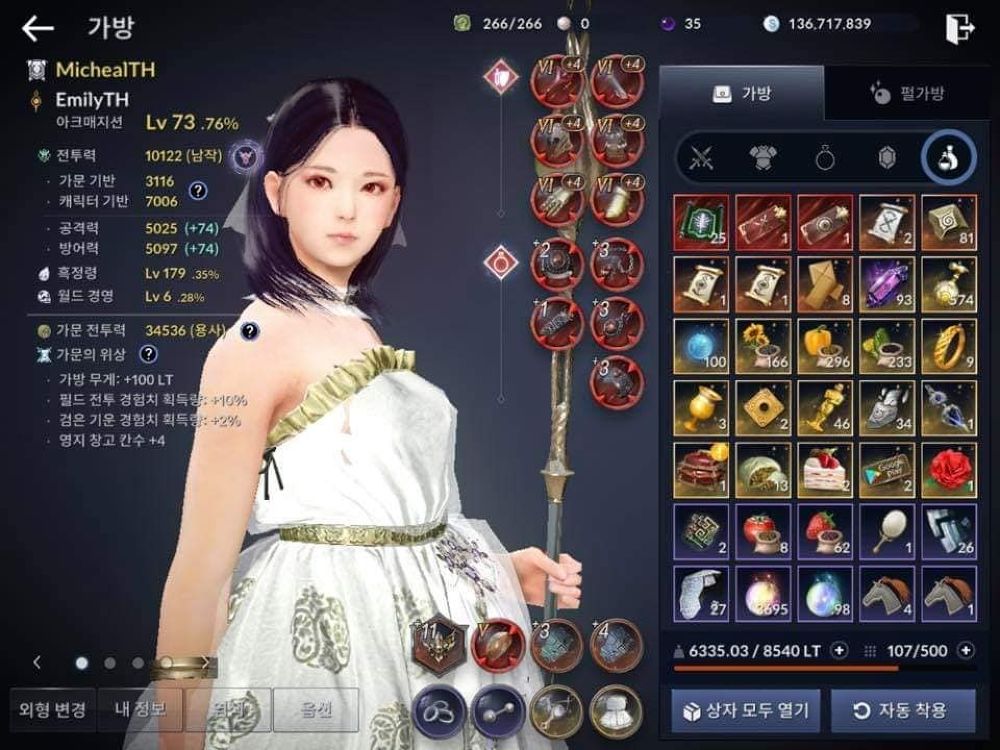
Task: Go back with the arrow button
Action: pos(38,28)
